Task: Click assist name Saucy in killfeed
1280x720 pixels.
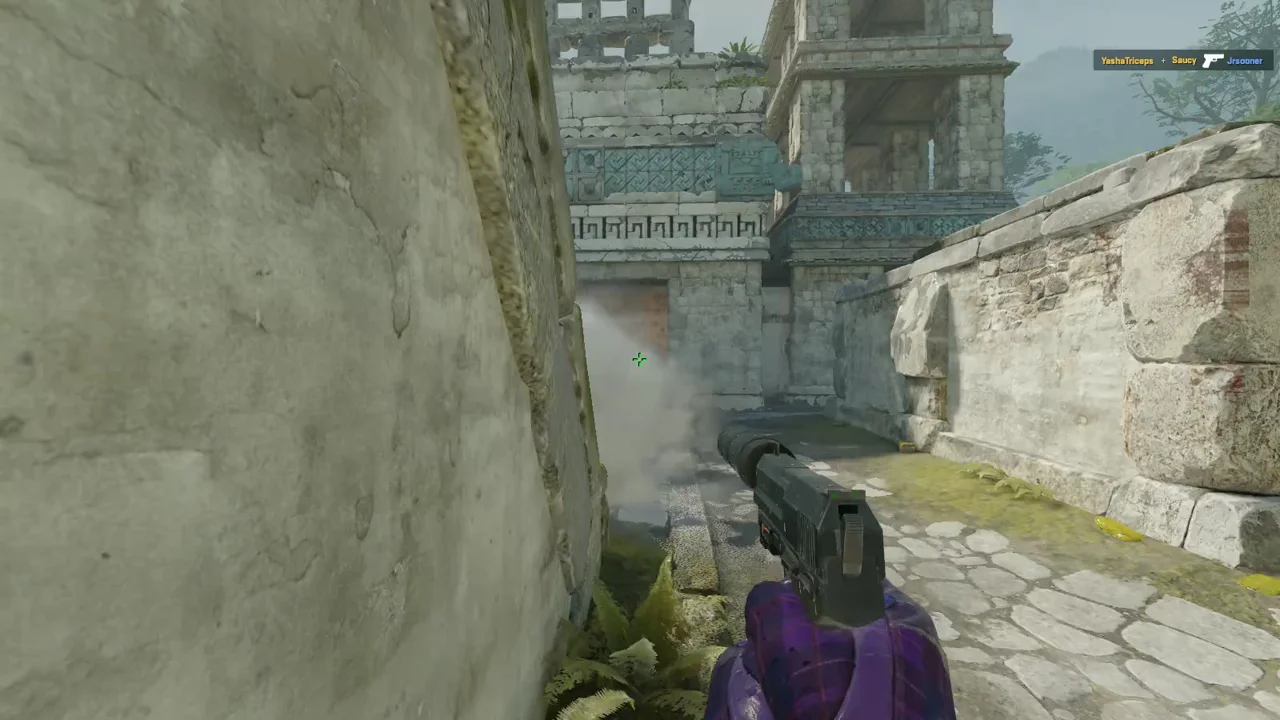Action: tap(1184, 60)
